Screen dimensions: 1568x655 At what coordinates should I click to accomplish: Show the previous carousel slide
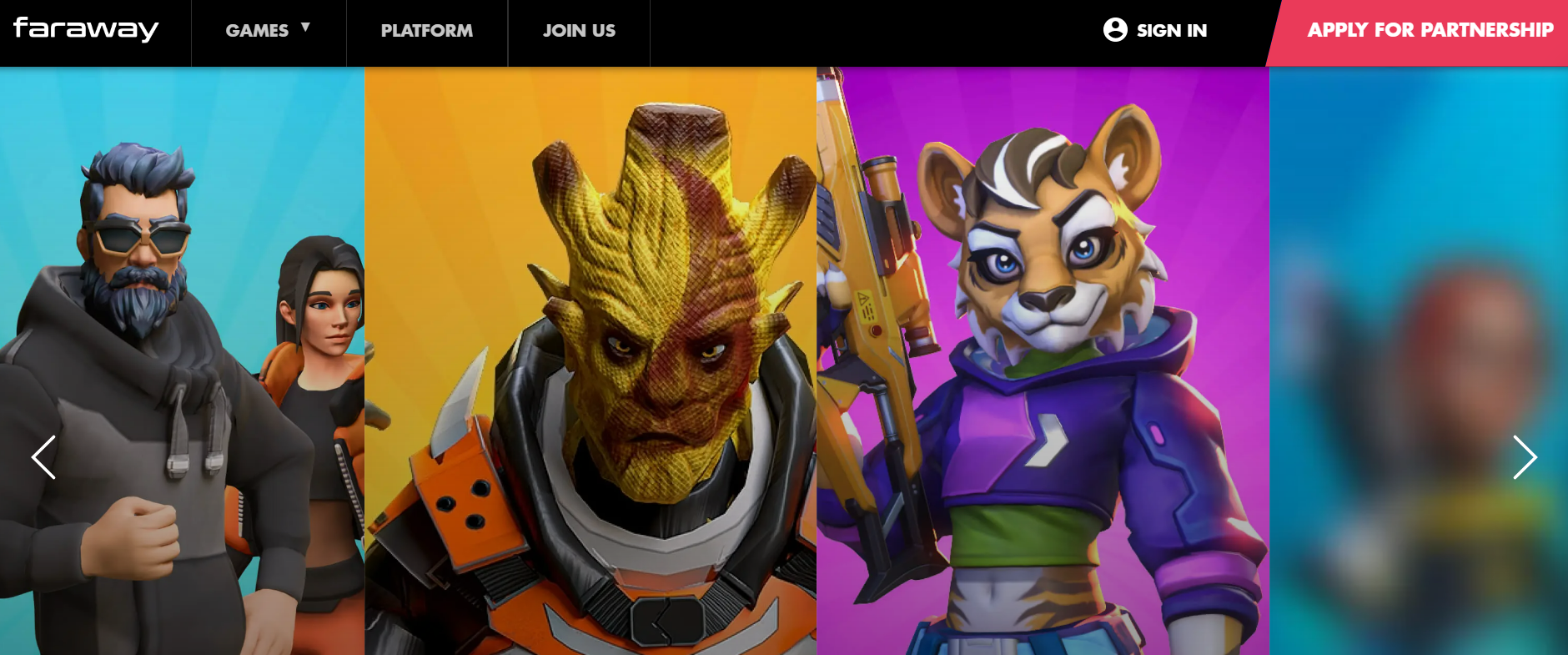(43, 457)
